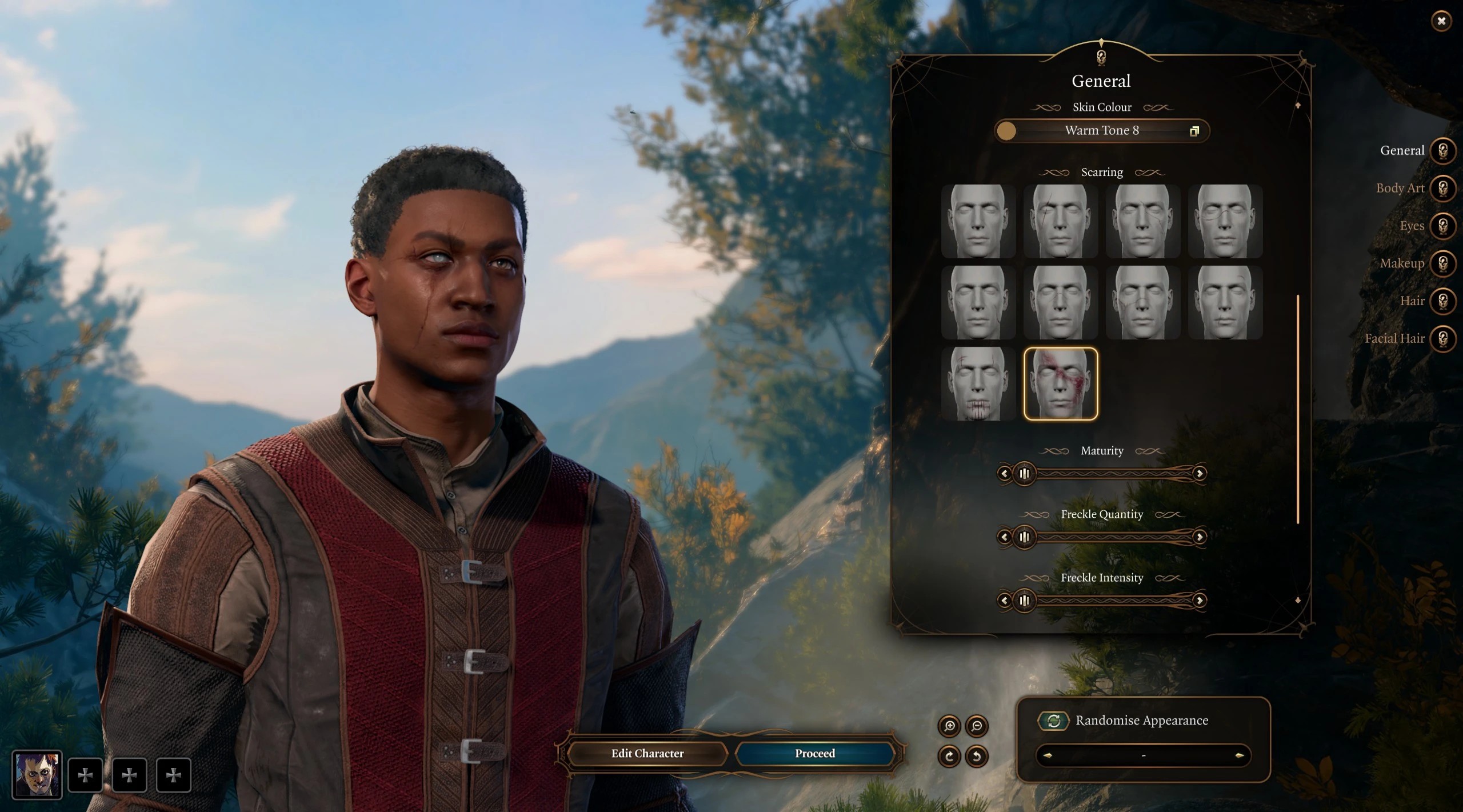Open the Eyes customization tab

(1442, 226)
